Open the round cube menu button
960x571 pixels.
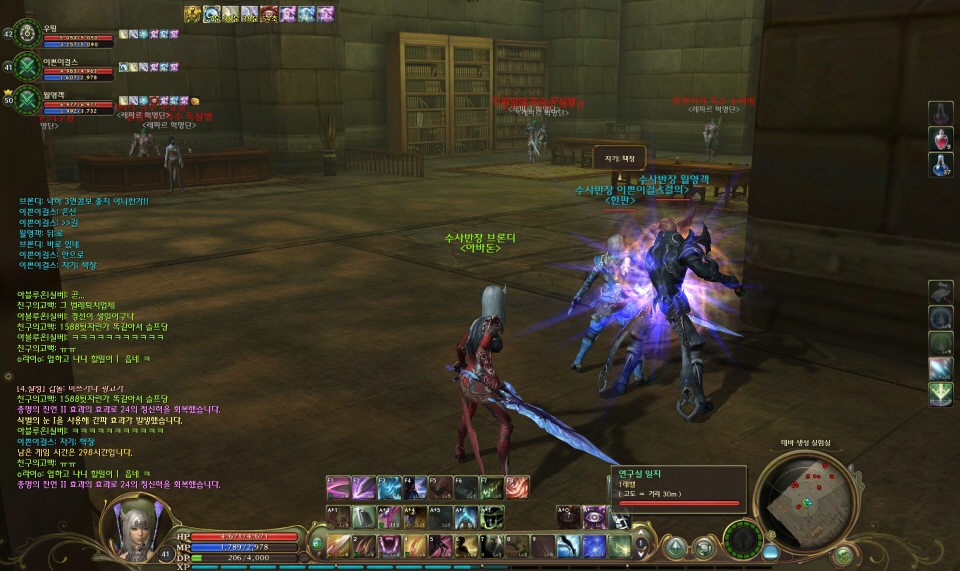click(704, 547)
